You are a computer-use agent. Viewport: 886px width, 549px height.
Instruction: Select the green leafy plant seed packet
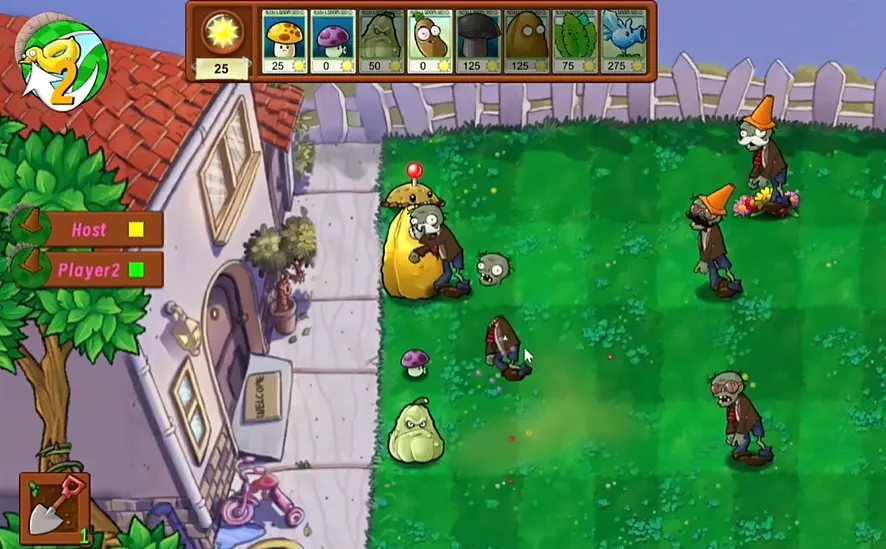[x=575, y=41]
